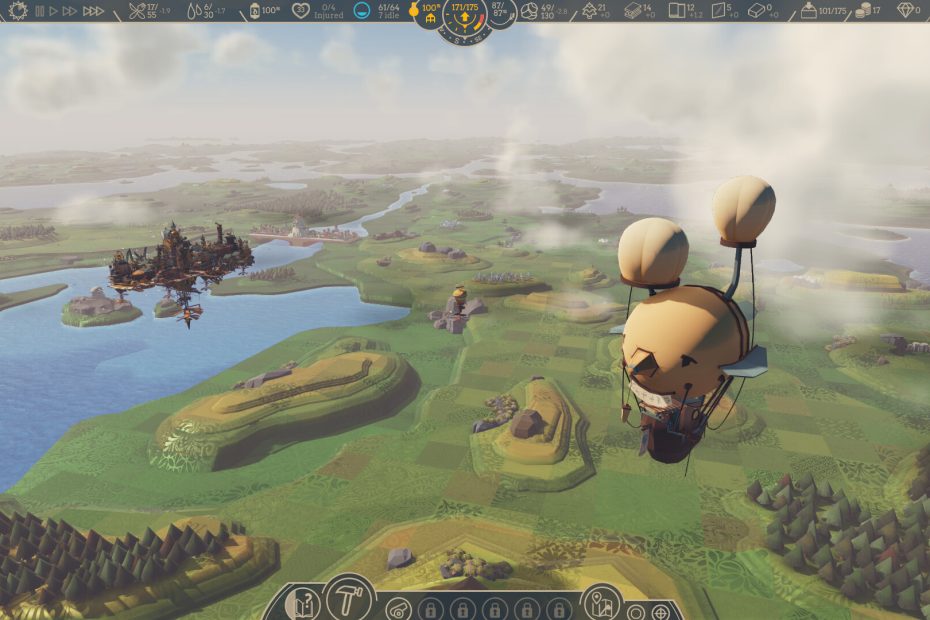930x620 pixels.
Task: Open the help guide book
Action: 302,604
